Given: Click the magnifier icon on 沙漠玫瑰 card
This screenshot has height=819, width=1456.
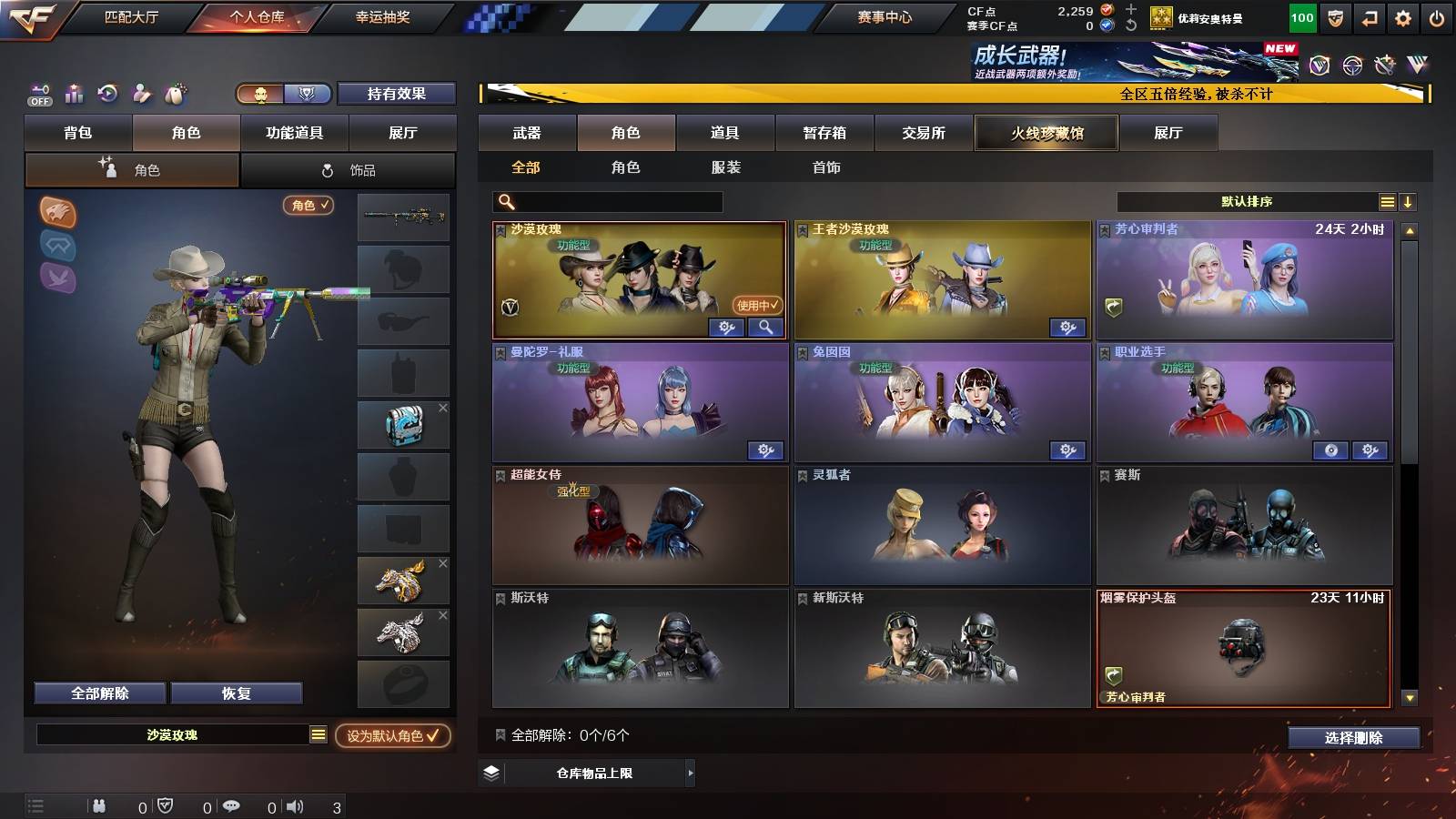Looking at the screenshot, I should [x=764, y=327].
